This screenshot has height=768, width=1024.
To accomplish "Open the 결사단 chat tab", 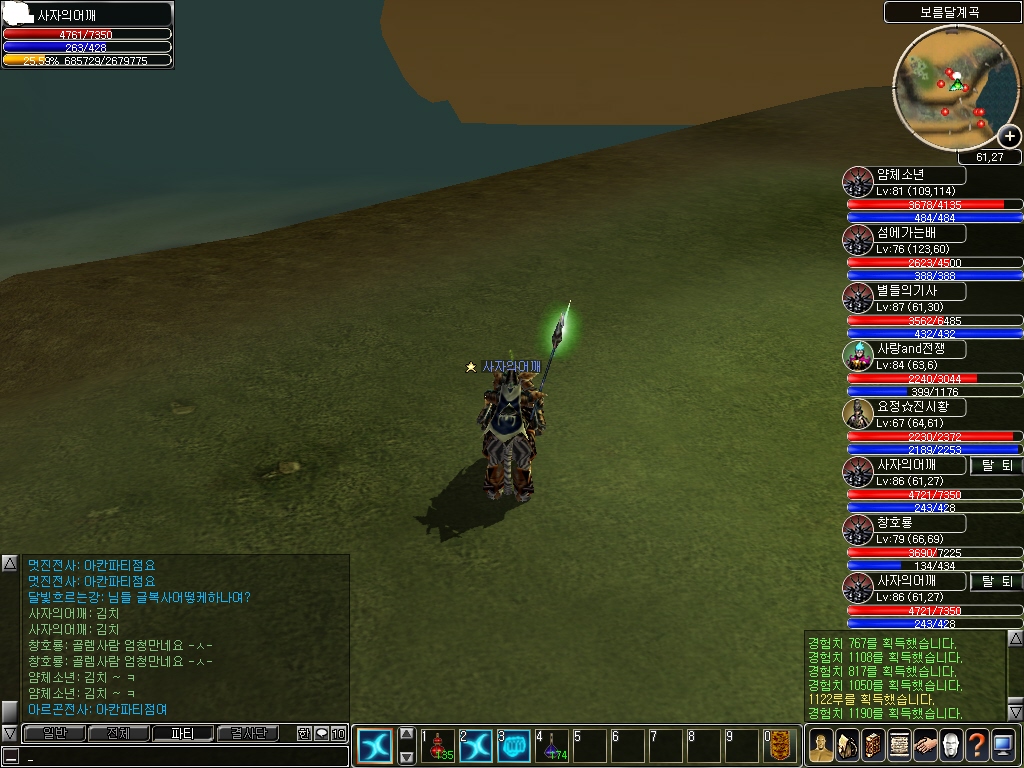I will (248, 733).
